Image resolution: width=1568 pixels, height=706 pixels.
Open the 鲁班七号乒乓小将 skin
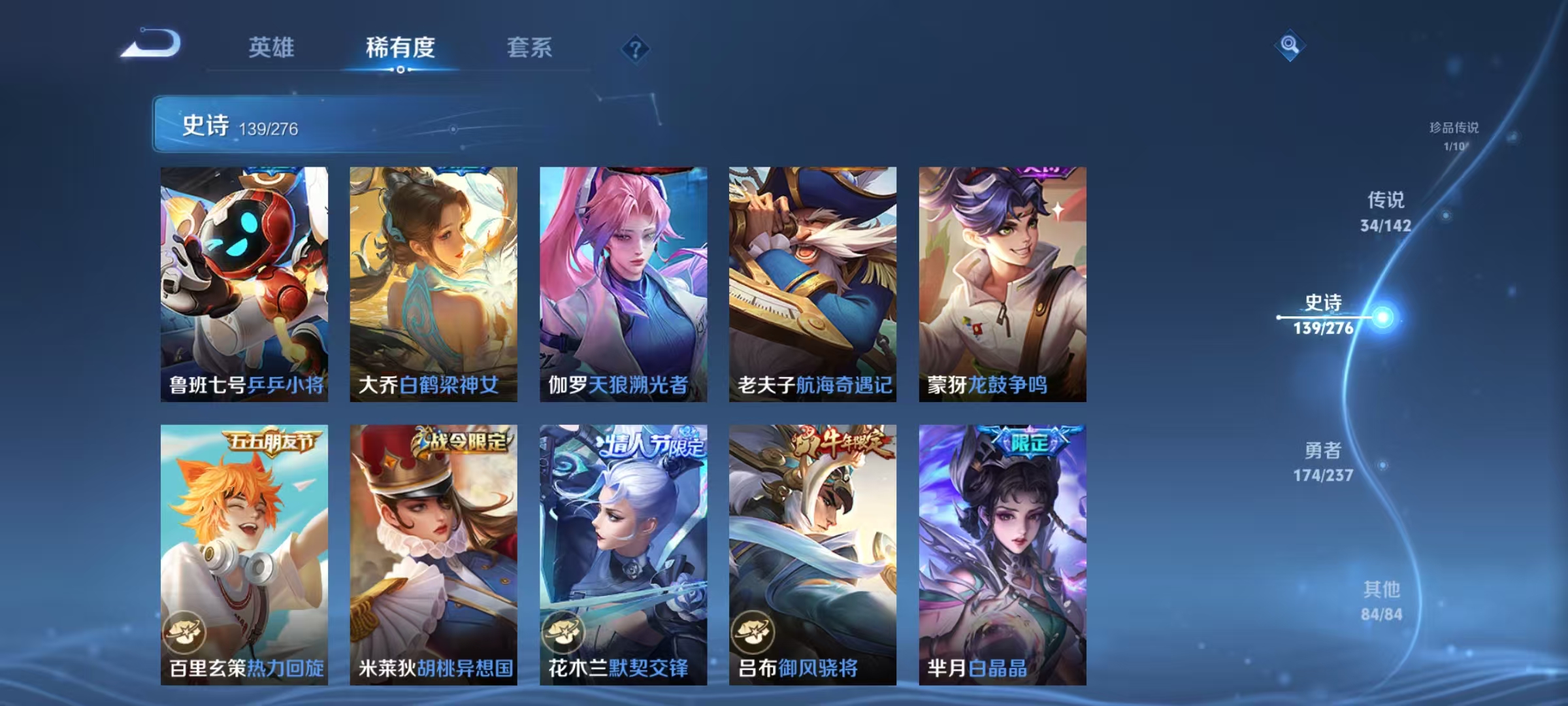(x=244, y=281)
